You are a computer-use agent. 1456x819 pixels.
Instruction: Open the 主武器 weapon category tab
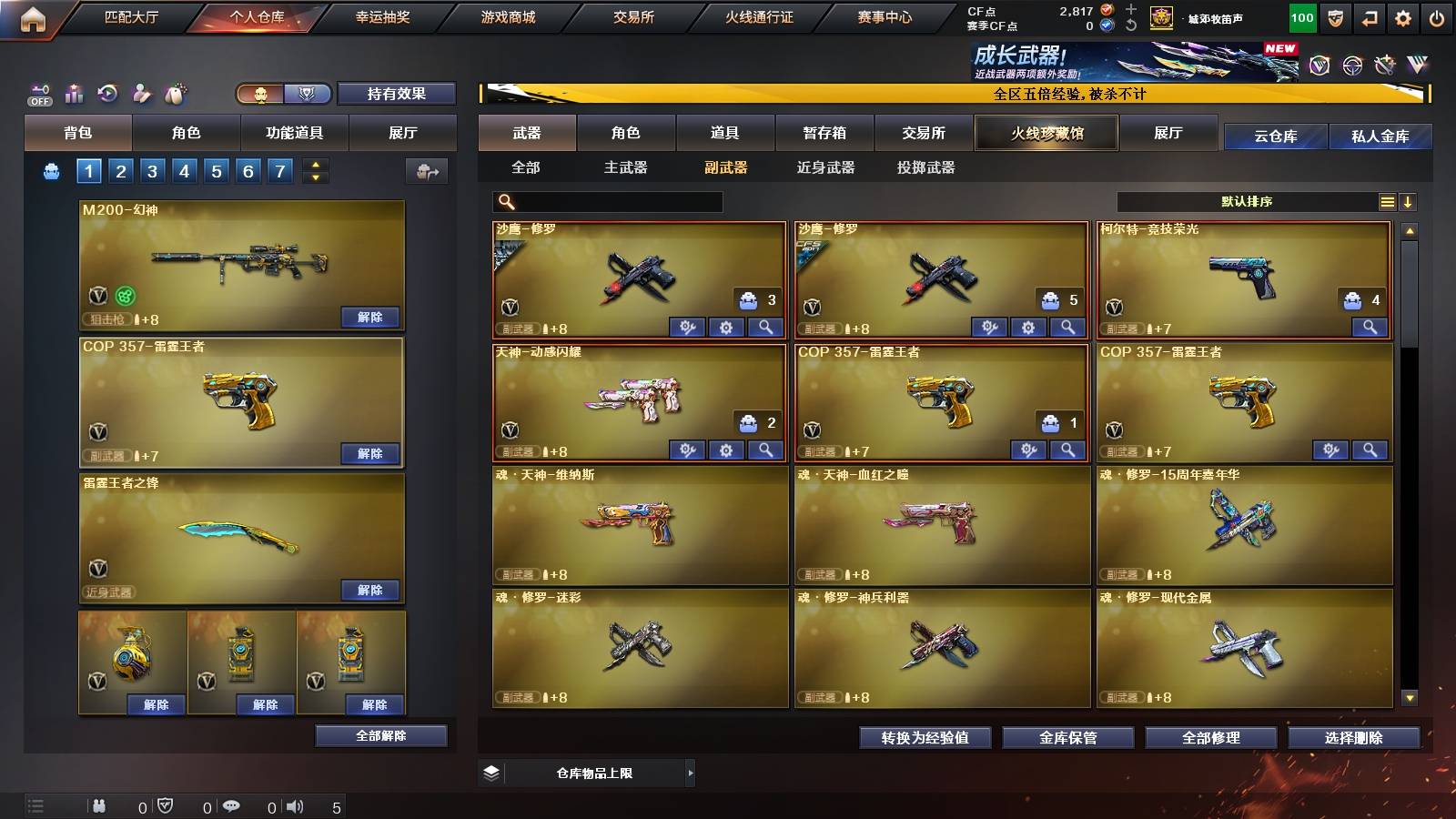[x=629, y=168]
